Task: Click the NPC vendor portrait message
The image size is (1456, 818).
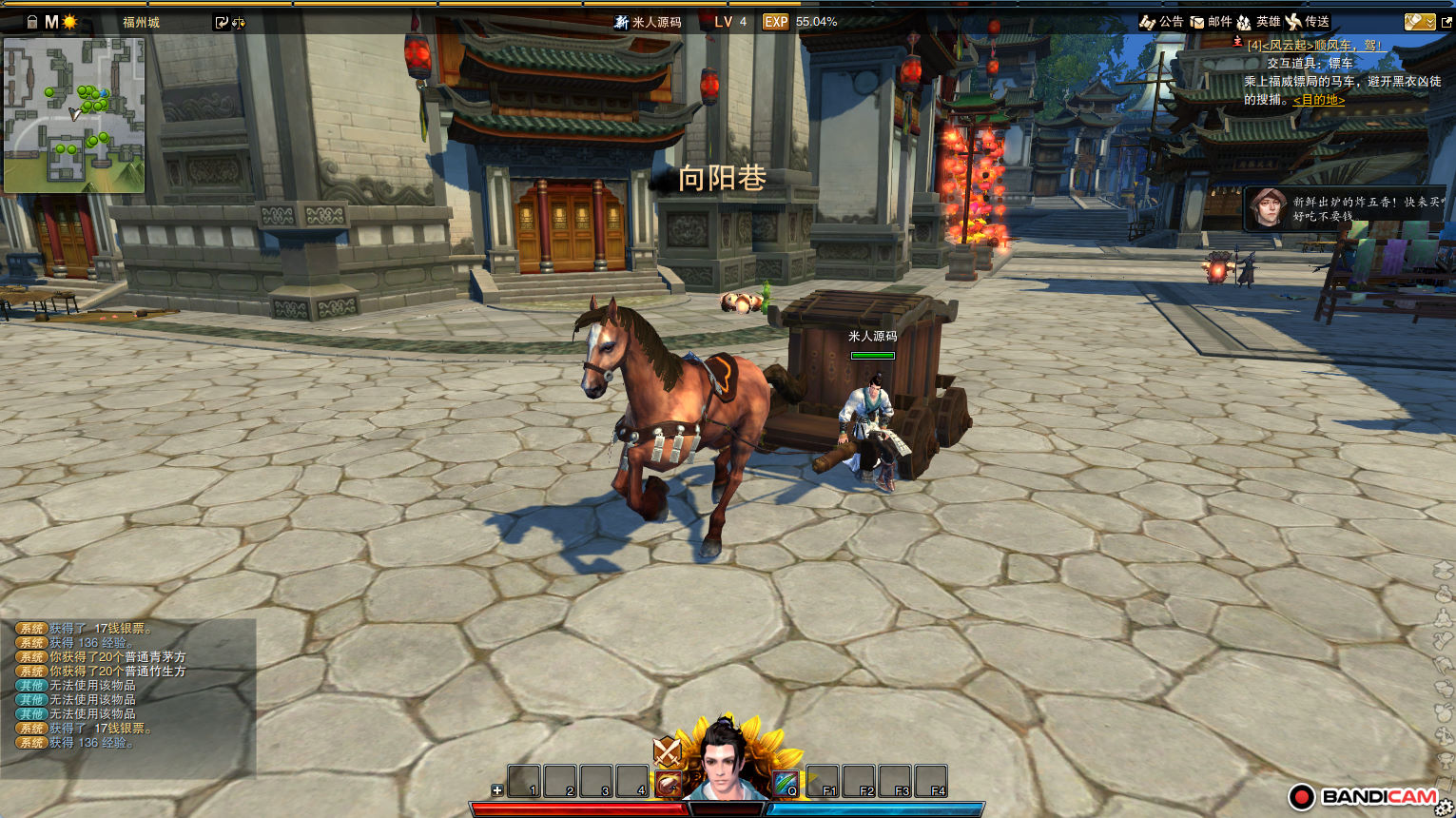Action: tap(1345, 208)
